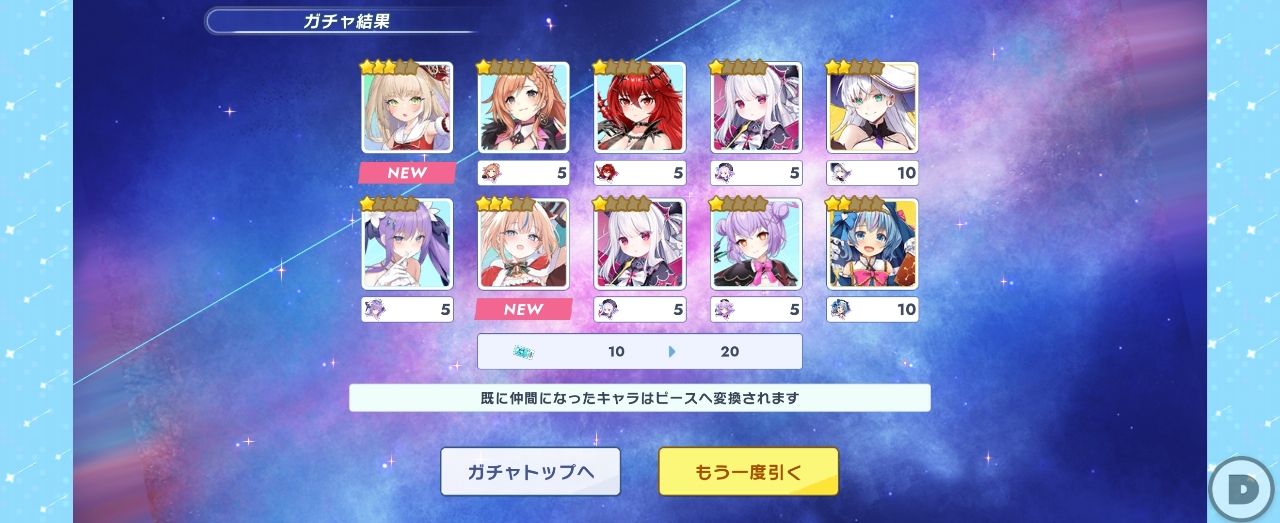Viewport: 1280px width, 523px height.
Task: Pull again with the yellow もう一度引く button
Action: pyautogui.click(x=748, y=472)
